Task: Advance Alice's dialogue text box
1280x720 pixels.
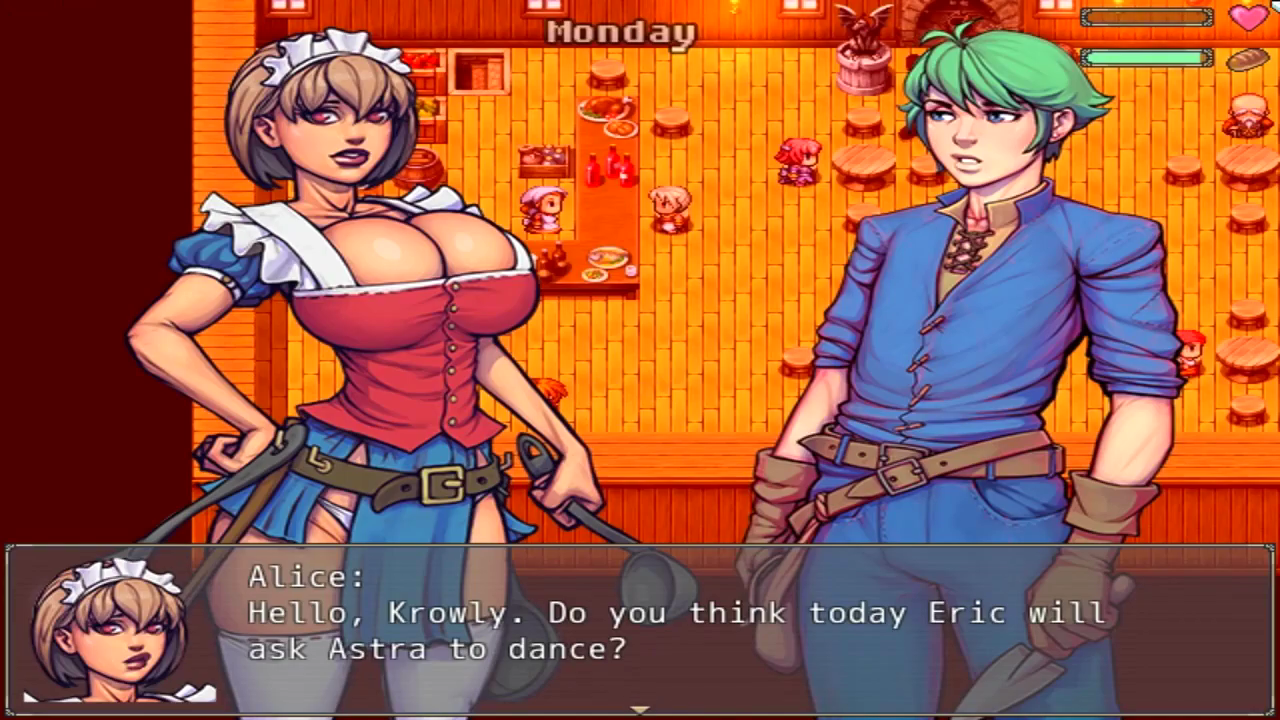Action: (x=640, y=628)
